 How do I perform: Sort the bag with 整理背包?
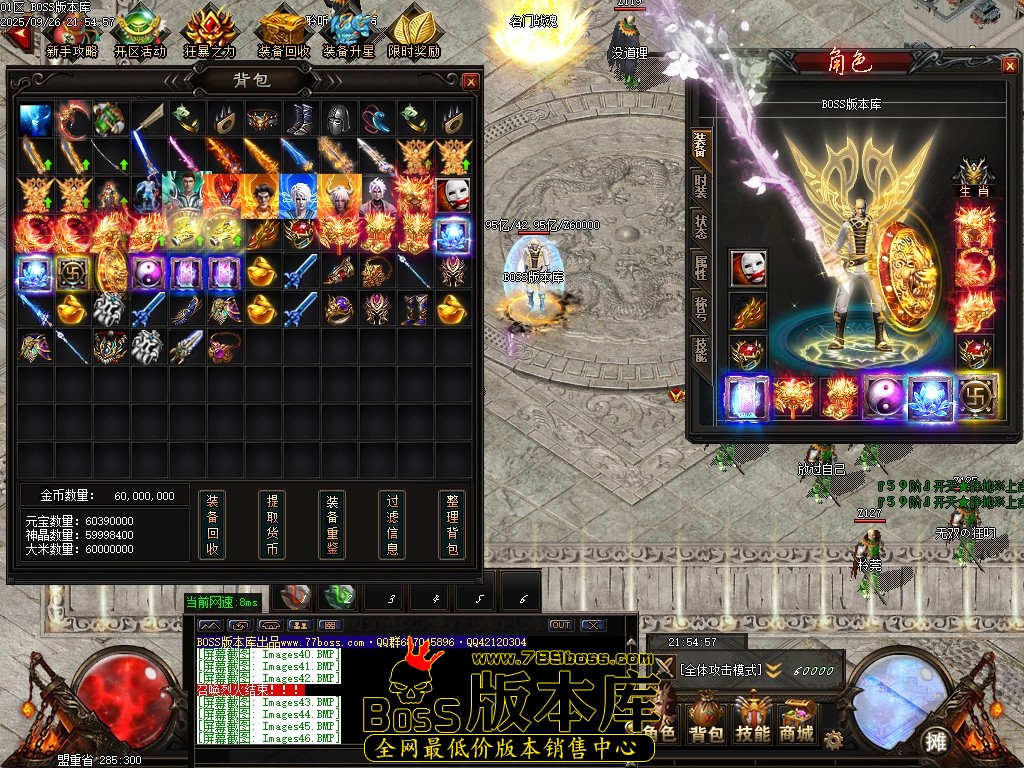(452, 524)
